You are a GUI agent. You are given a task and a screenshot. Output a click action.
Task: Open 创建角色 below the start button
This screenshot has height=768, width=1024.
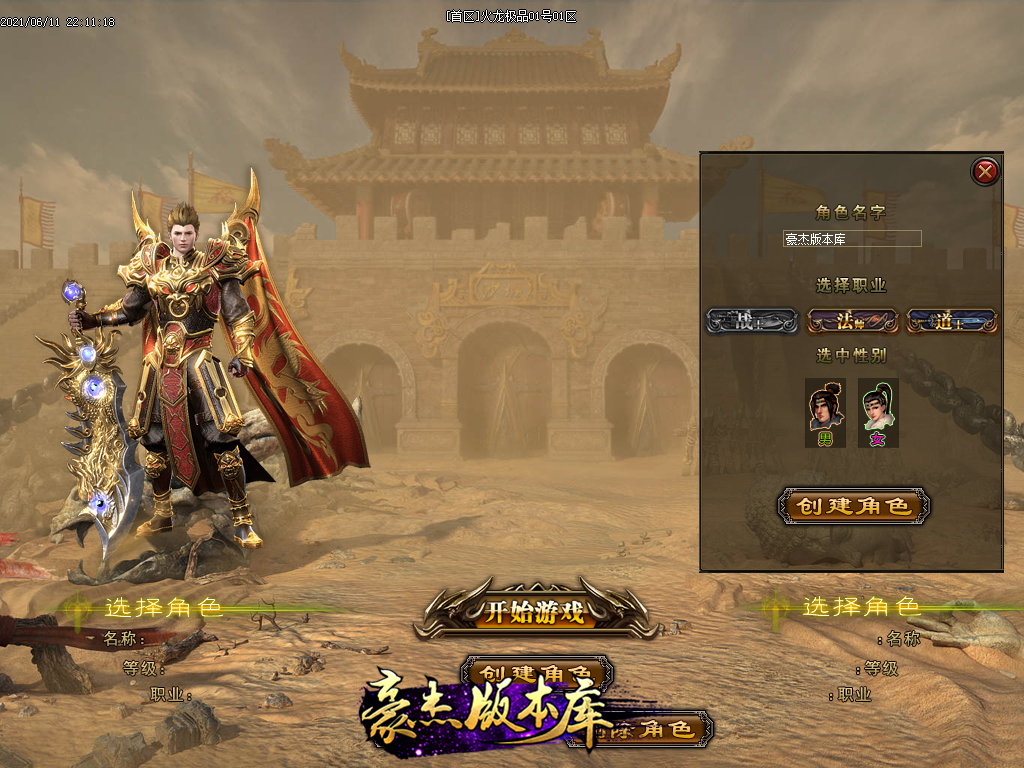point(537,671)
